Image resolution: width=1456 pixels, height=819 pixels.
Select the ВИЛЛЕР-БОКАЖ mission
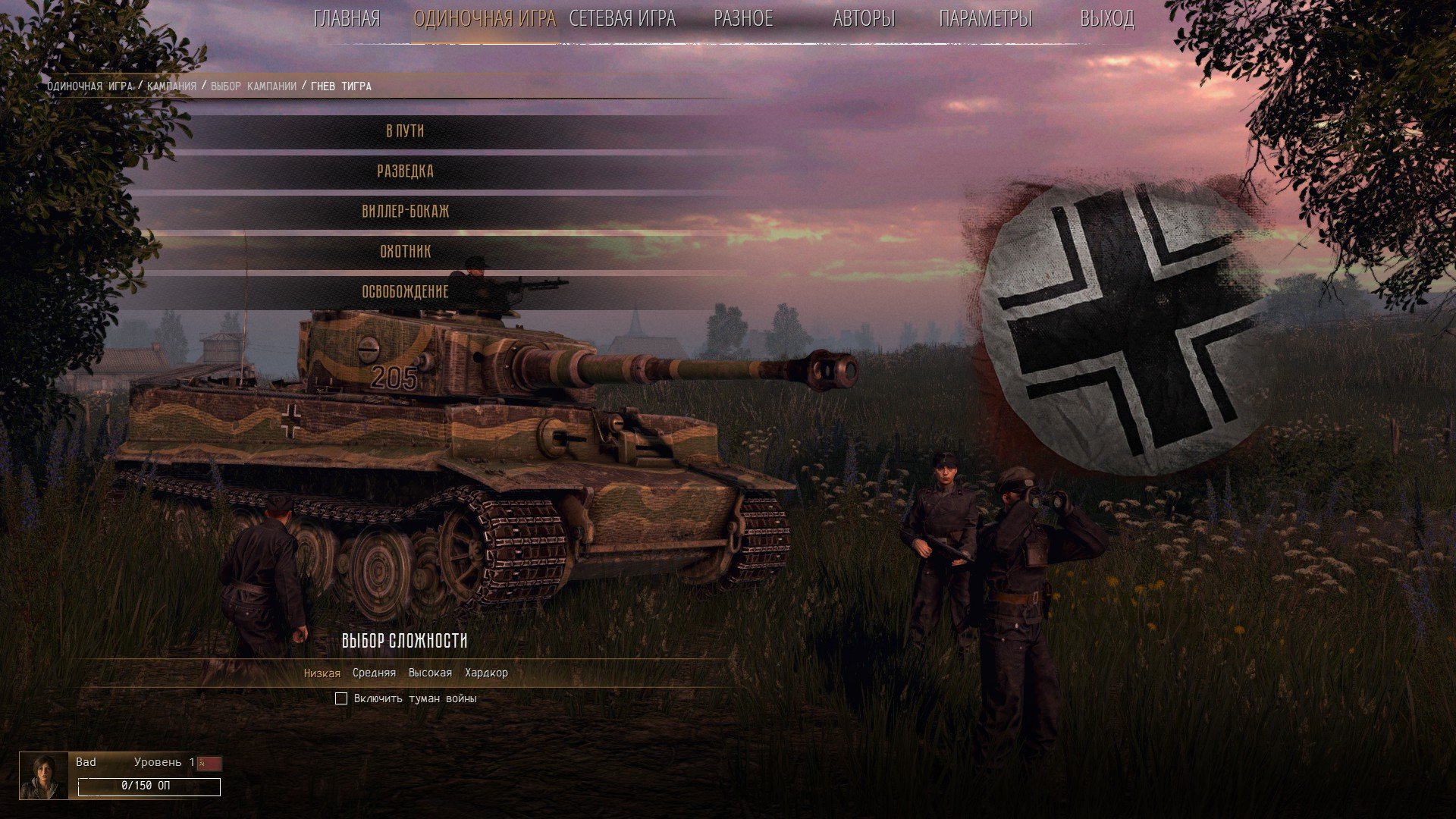tap(405, 212)
